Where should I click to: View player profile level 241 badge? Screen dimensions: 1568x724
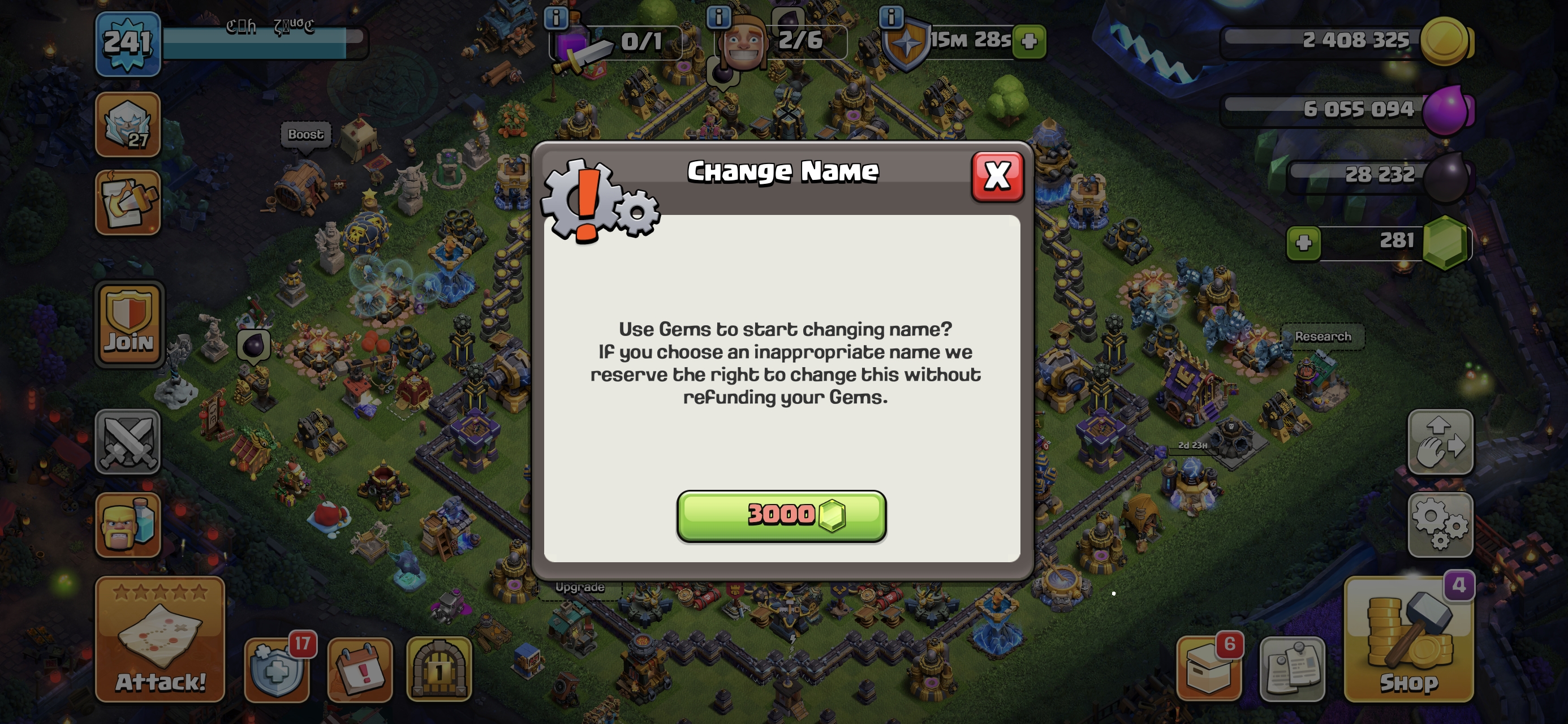click(x=128, y=43)
